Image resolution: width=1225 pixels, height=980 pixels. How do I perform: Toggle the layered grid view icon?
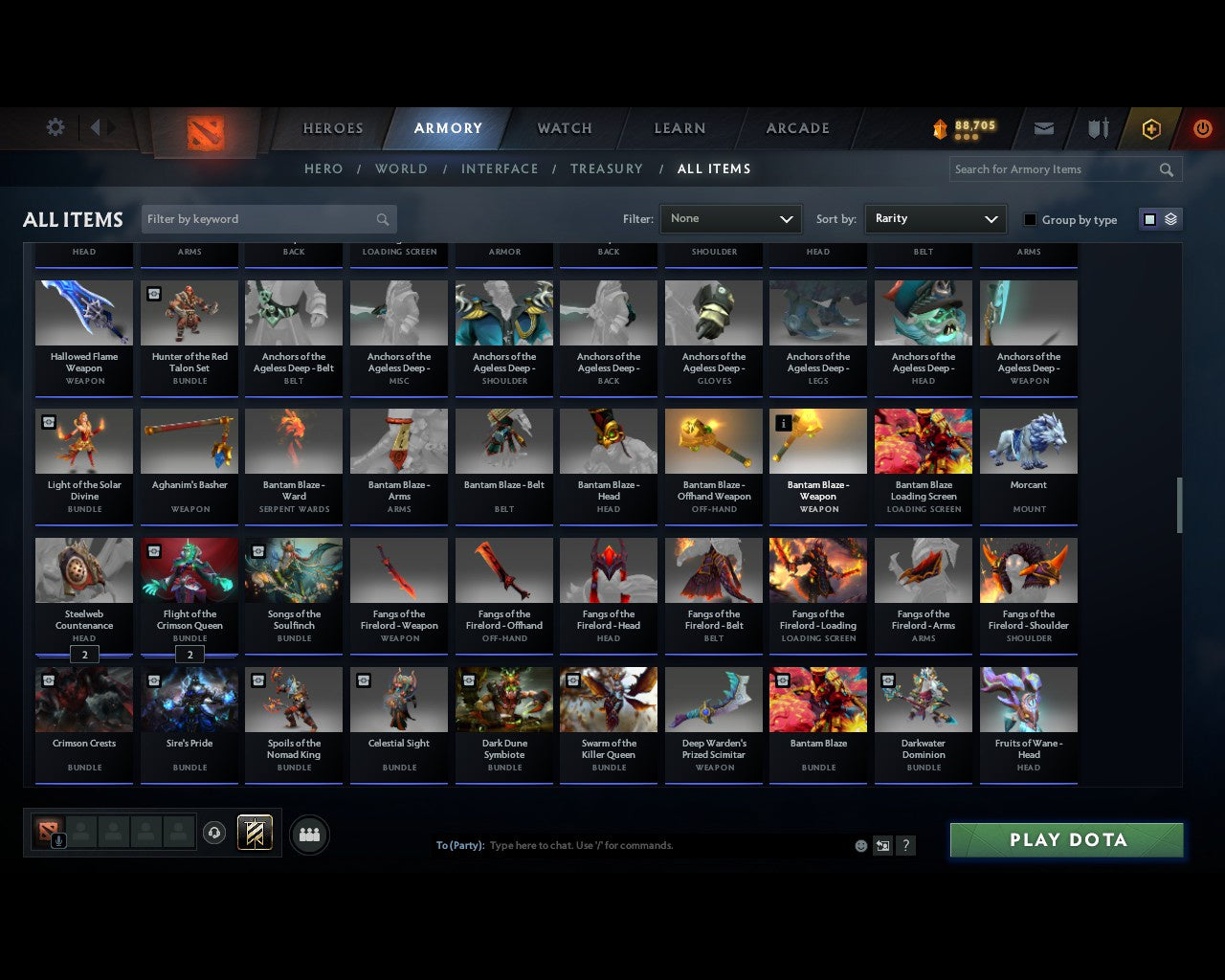point(1169,218)
